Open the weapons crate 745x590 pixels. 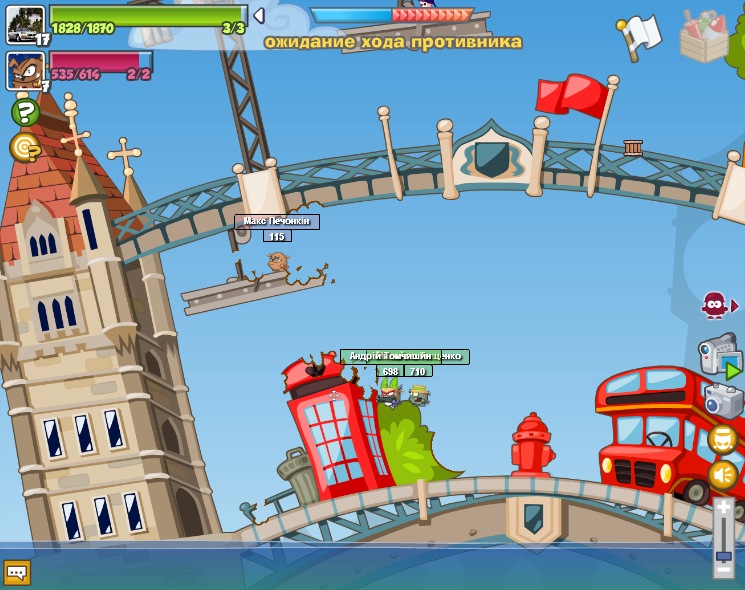(x=704, y=36)
